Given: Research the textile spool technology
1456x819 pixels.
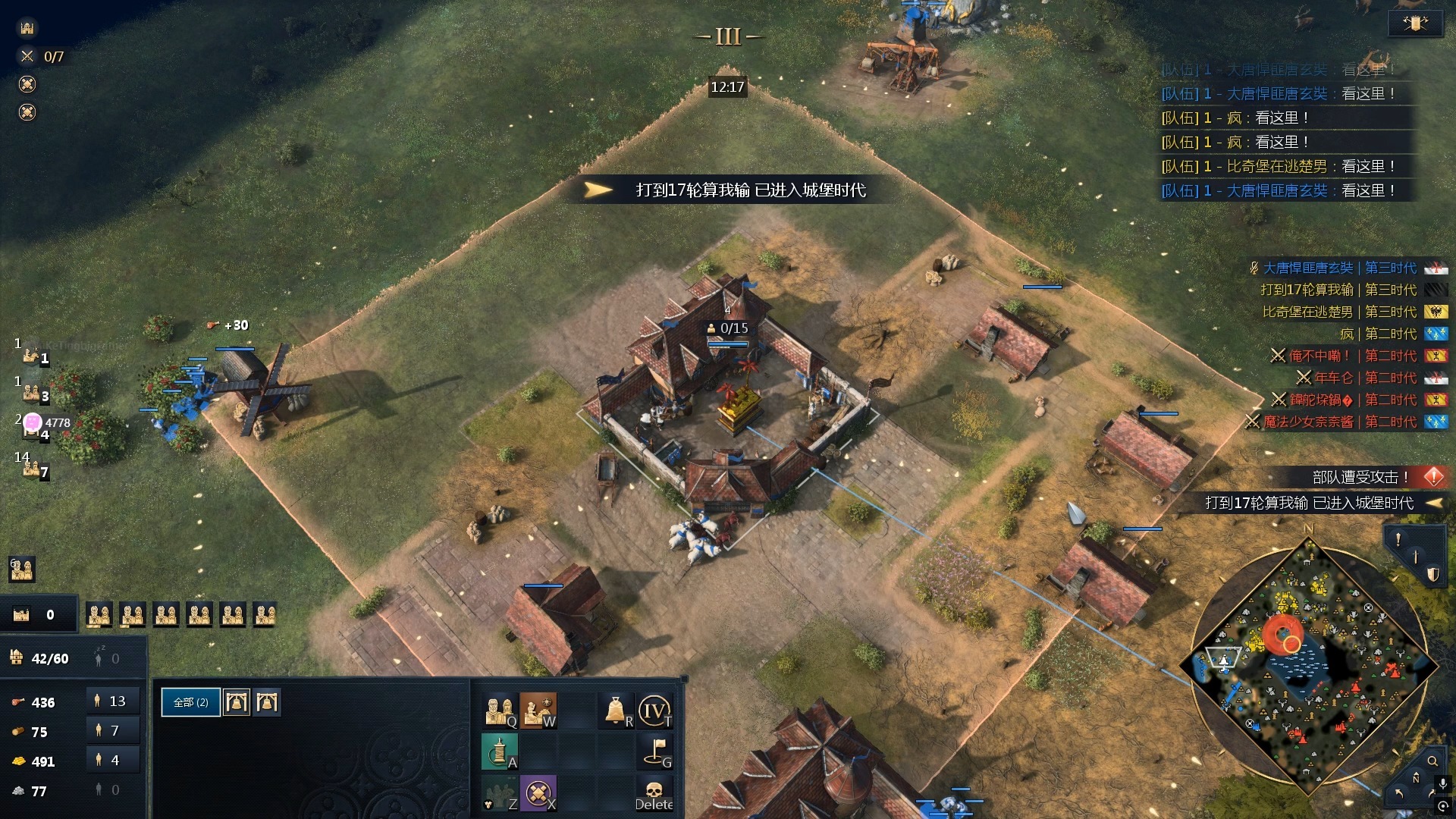Looking at the screenshot, I should click(500, 751).
